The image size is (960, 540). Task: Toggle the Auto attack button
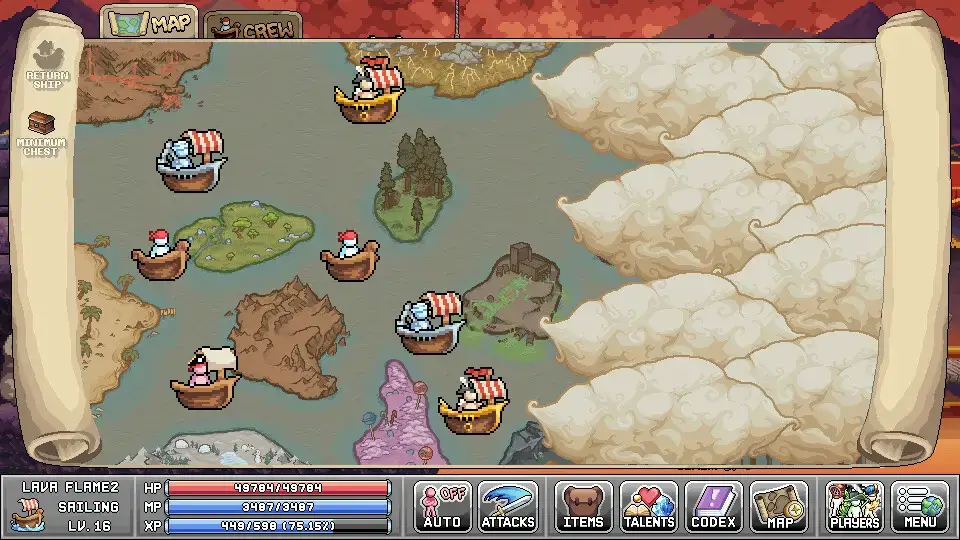[442, 506]
